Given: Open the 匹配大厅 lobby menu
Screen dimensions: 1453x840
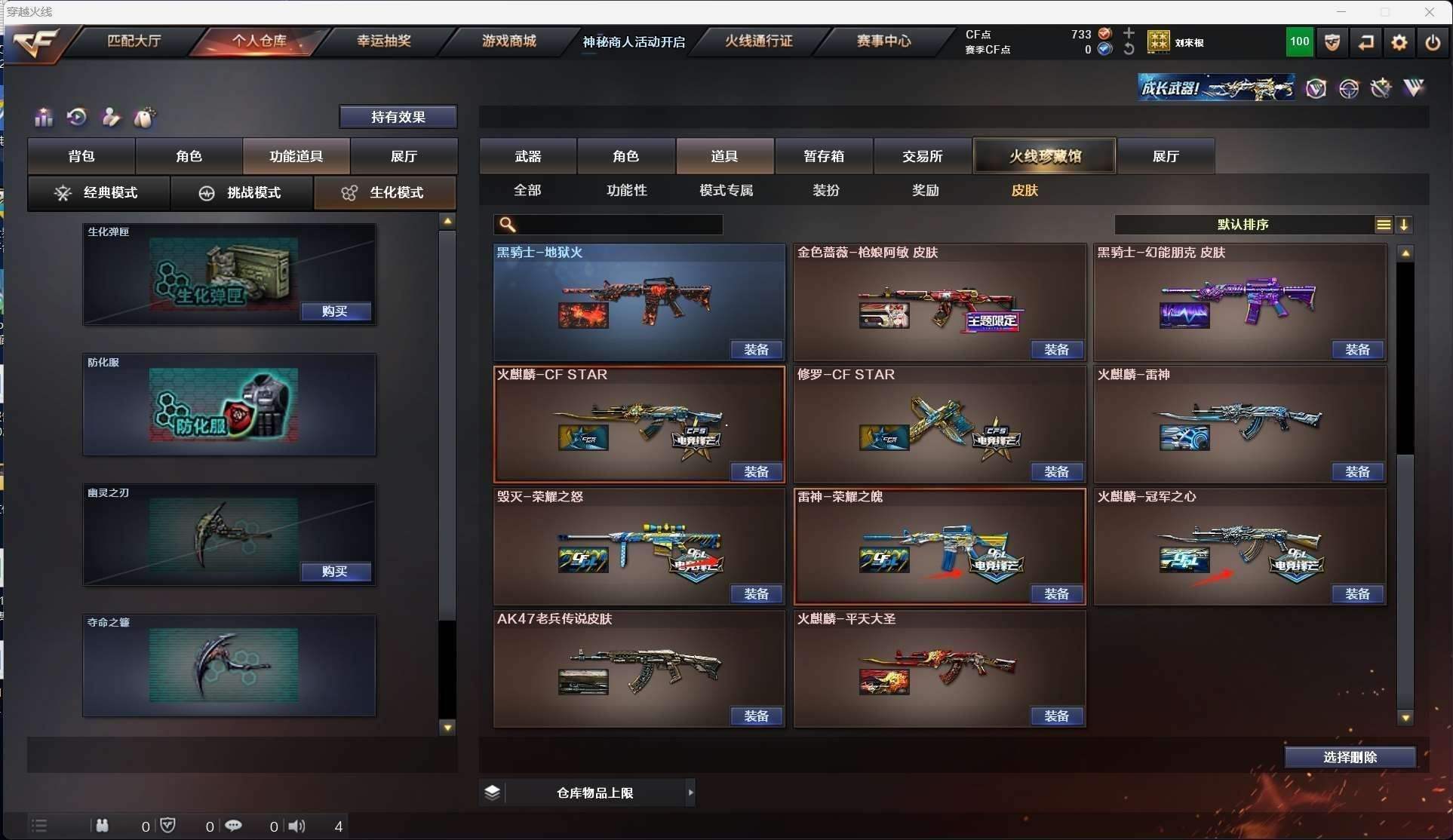Looking at the screenshot, I should point(134,41).
